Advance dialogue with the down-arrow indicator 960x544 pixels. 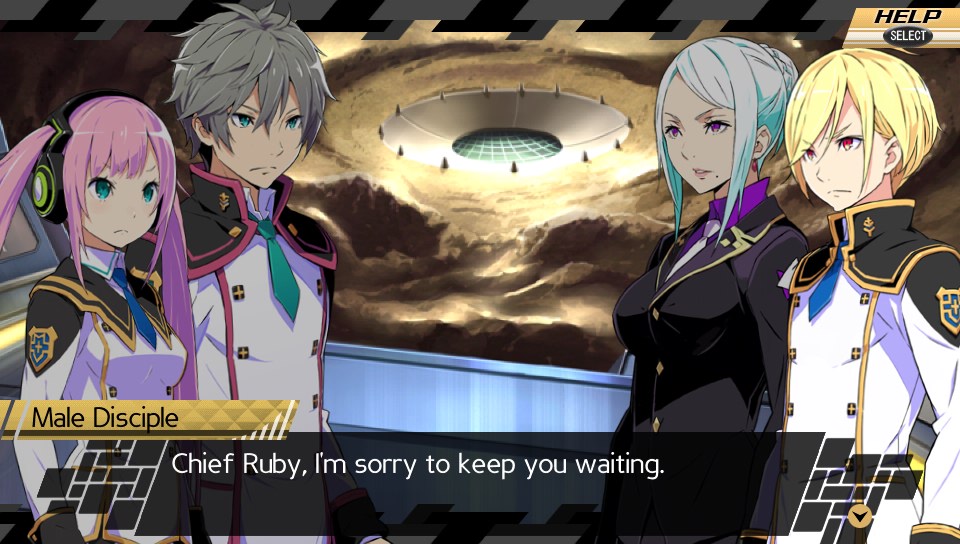coord(859,515)
